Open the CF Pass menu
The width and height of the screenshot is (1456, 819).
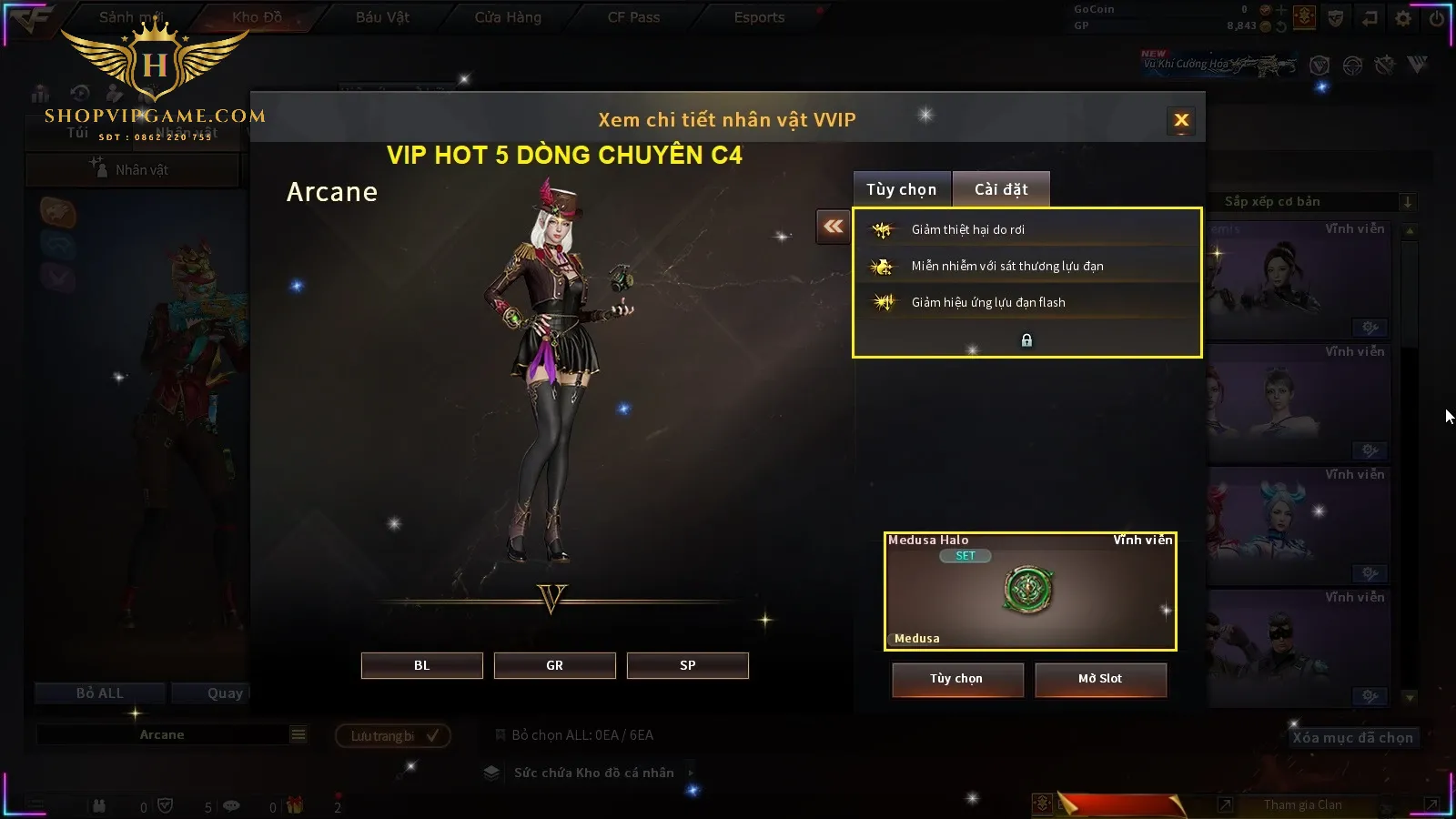click(633, 17)
